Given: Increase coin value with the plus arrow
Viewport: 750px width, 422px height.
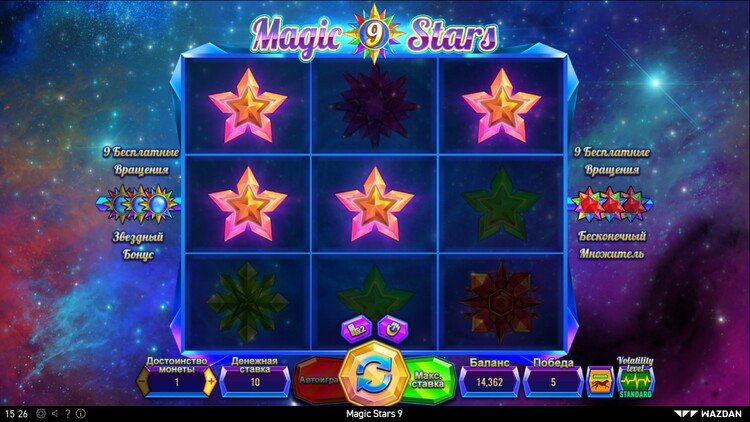Looking at the screenshot, I should click(211, 382).
